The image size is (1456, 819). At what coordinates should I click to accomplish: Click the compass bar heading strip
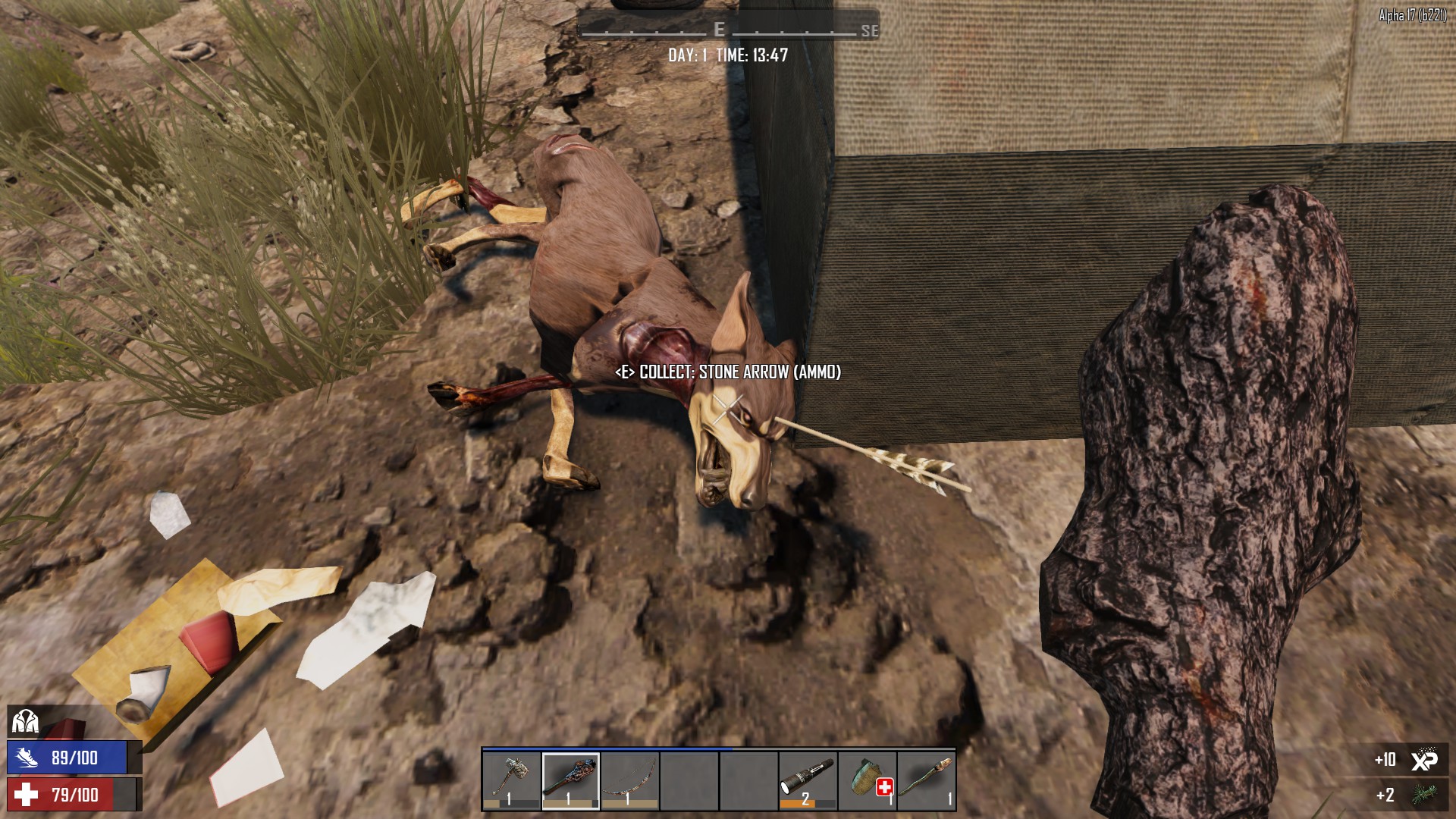[x=728, y=30]
